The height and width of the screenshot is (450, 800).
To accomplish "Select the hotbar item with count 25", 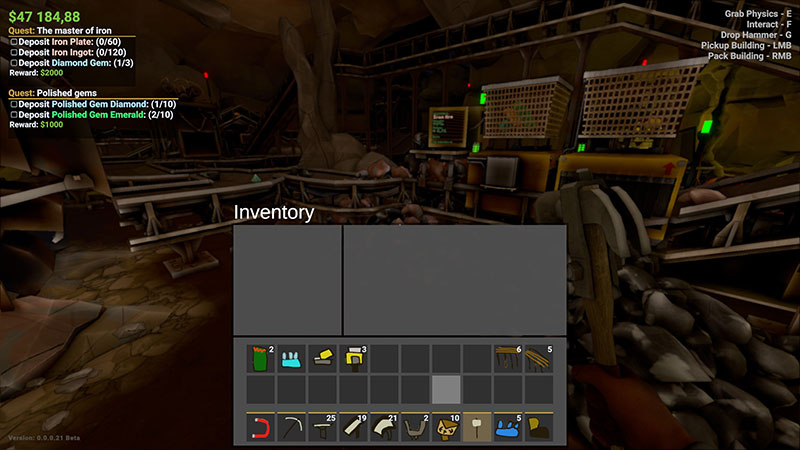I will (323, 427).
